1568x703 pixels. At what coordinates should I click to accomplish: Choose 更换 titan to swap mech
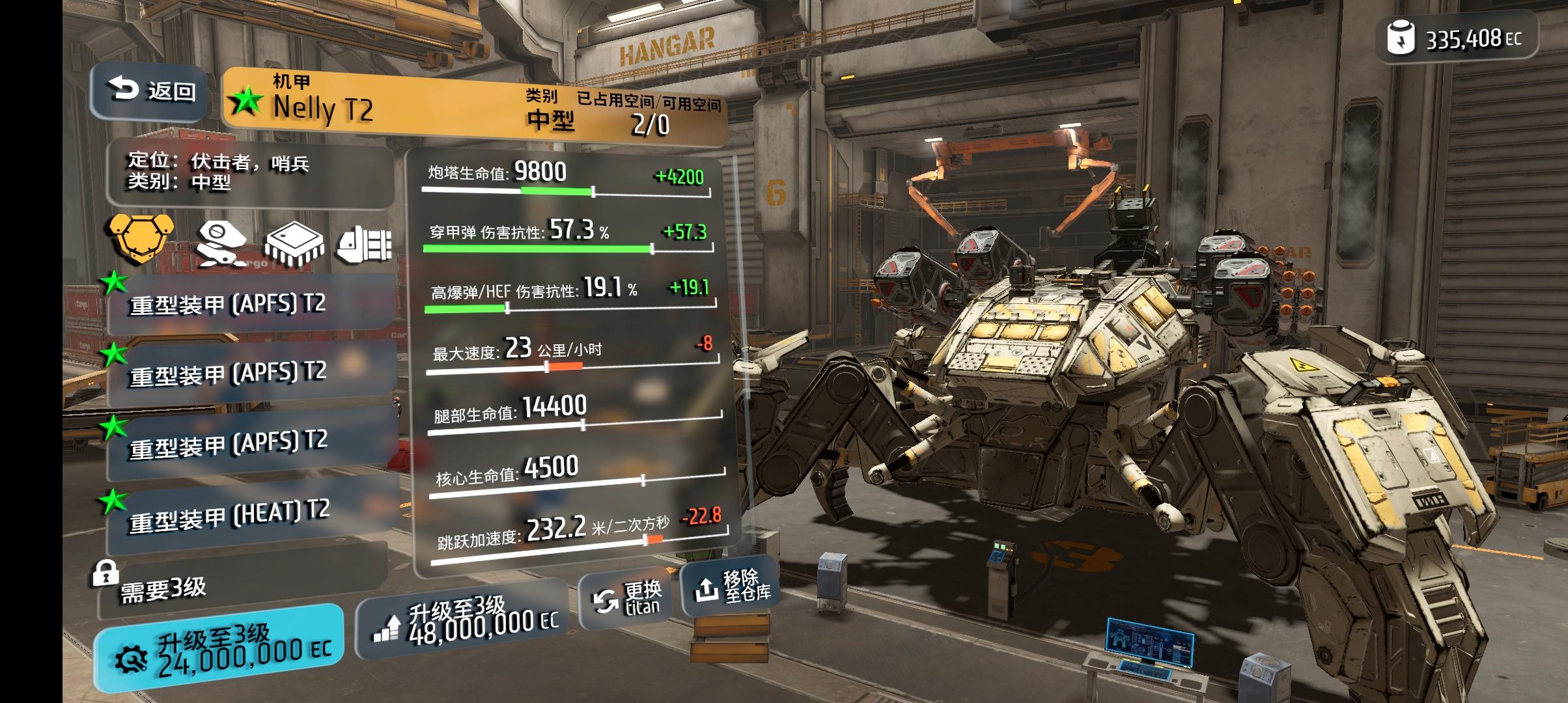coord(625,599)
